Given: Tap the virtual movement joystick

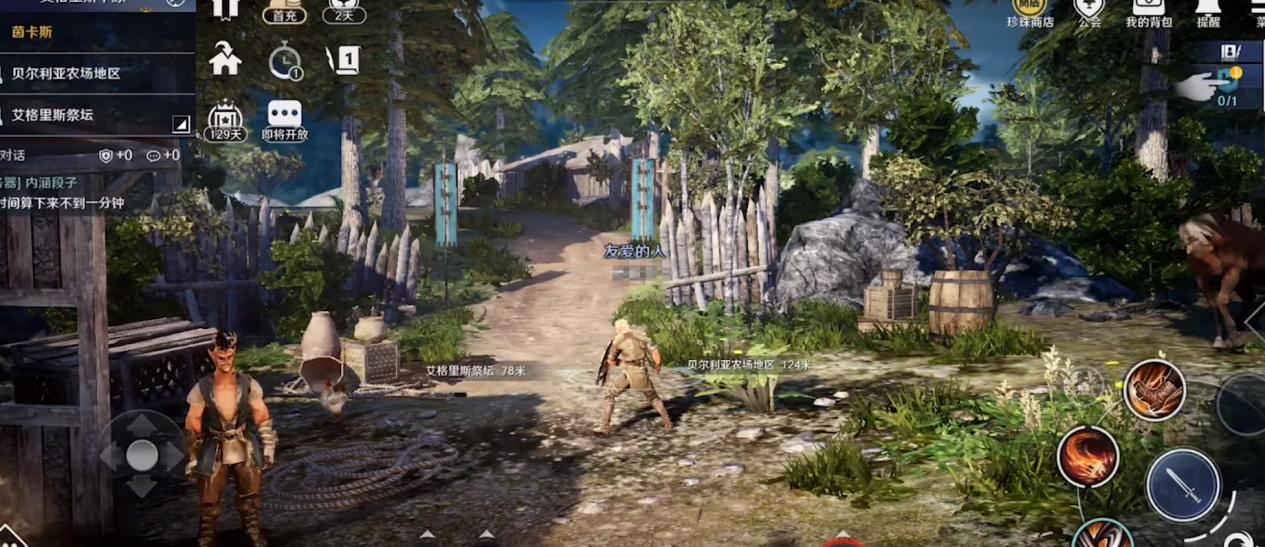Looking at the screenshot, I should (x=142, y=456).
